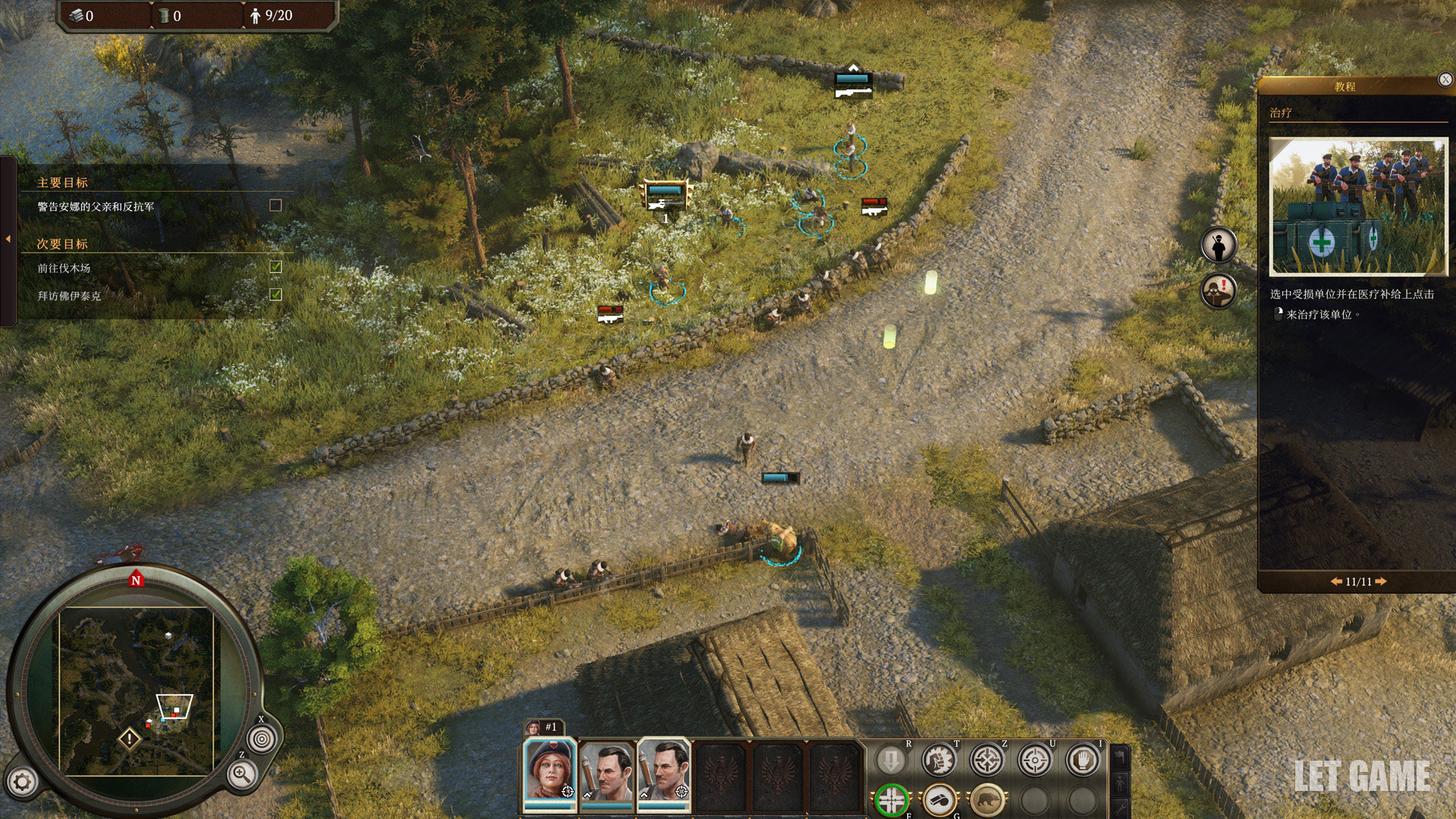The image size is (1456, 819).
Task: Use the converging-arrows crosshair command
Action: (x=987, y=760)
